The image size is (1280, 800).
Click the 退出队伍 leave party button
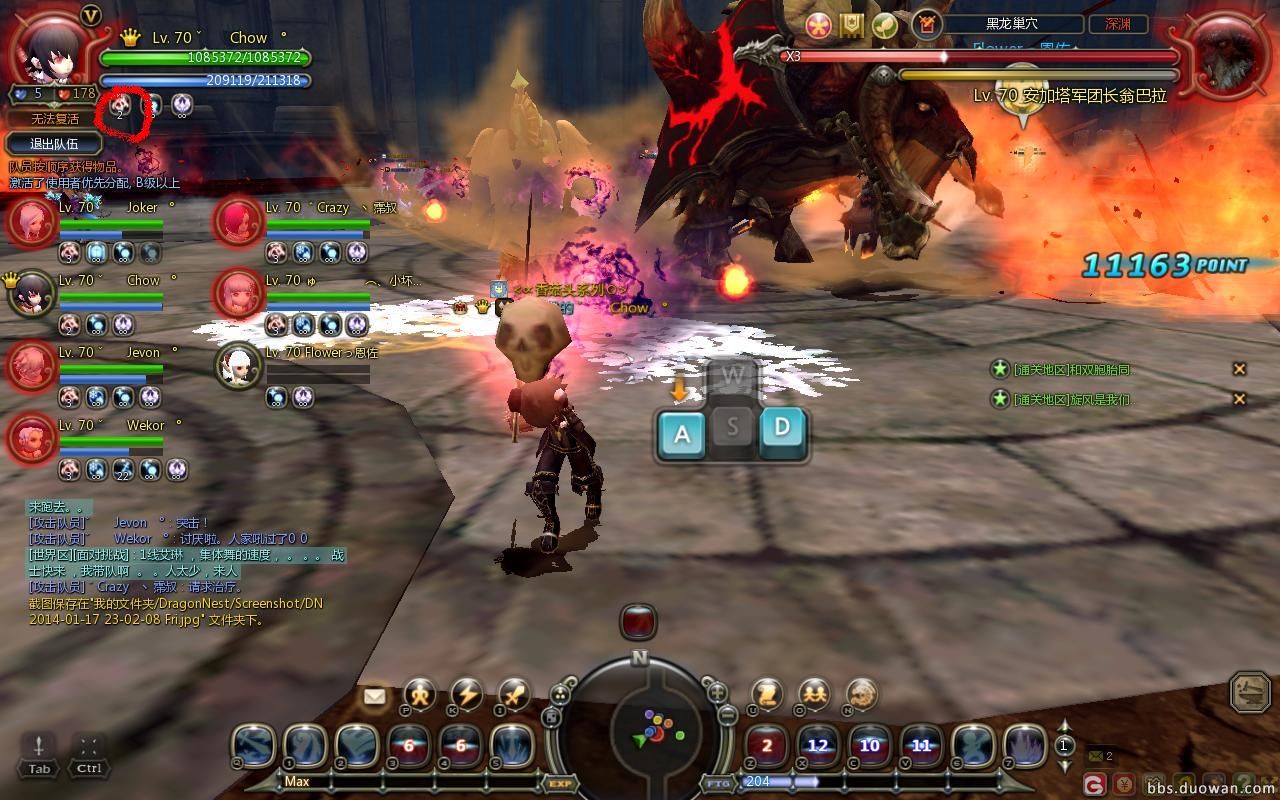click(54, 144)
